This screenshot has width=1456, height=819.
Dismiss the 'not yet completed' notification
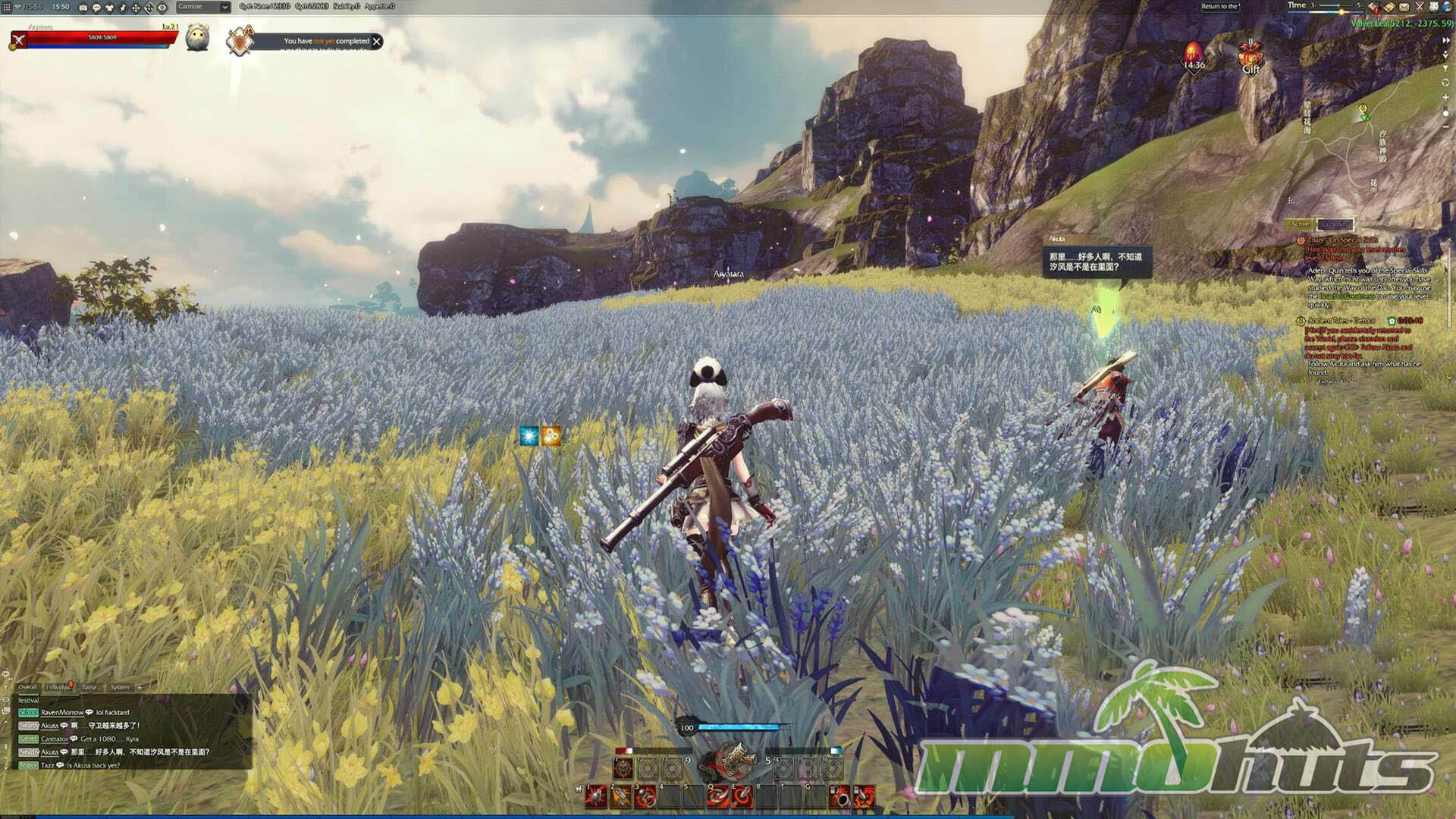(377, 42)
